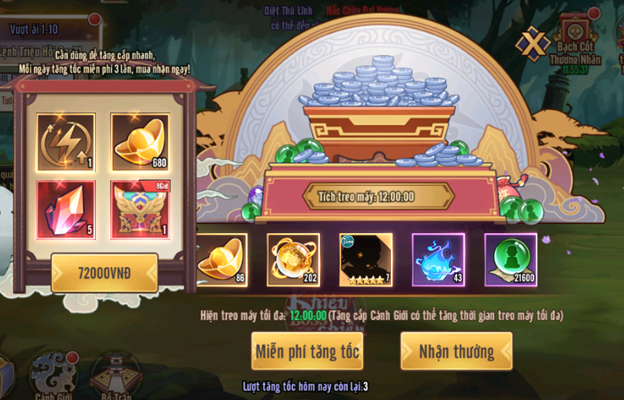
Task: Select the gold ingot slot showing 680
Action: pos(139,141)
